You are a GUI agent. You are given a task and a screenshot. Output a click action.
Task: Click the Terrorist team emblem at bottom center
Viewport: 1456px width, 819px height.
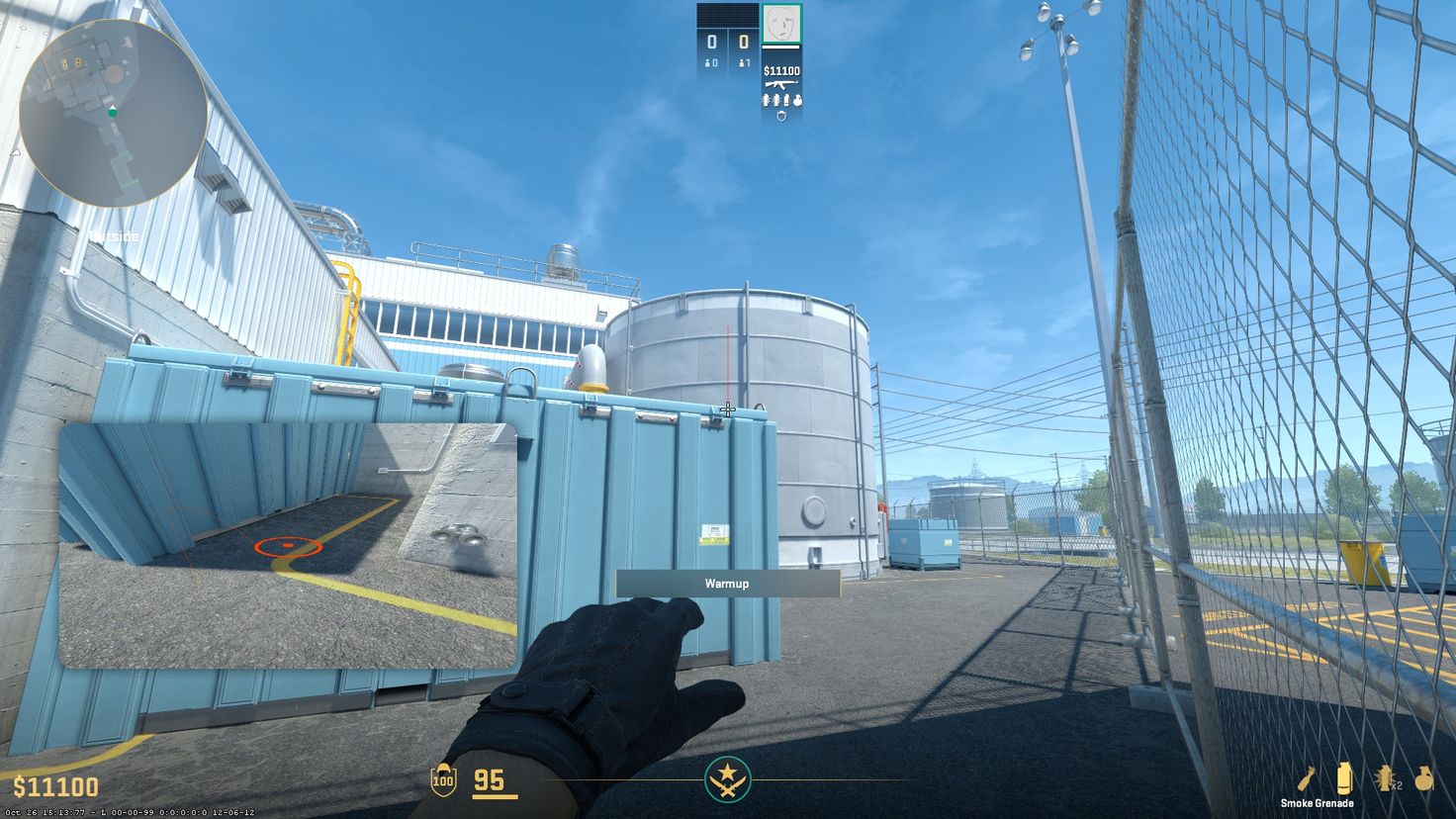[x=728, y=780]
